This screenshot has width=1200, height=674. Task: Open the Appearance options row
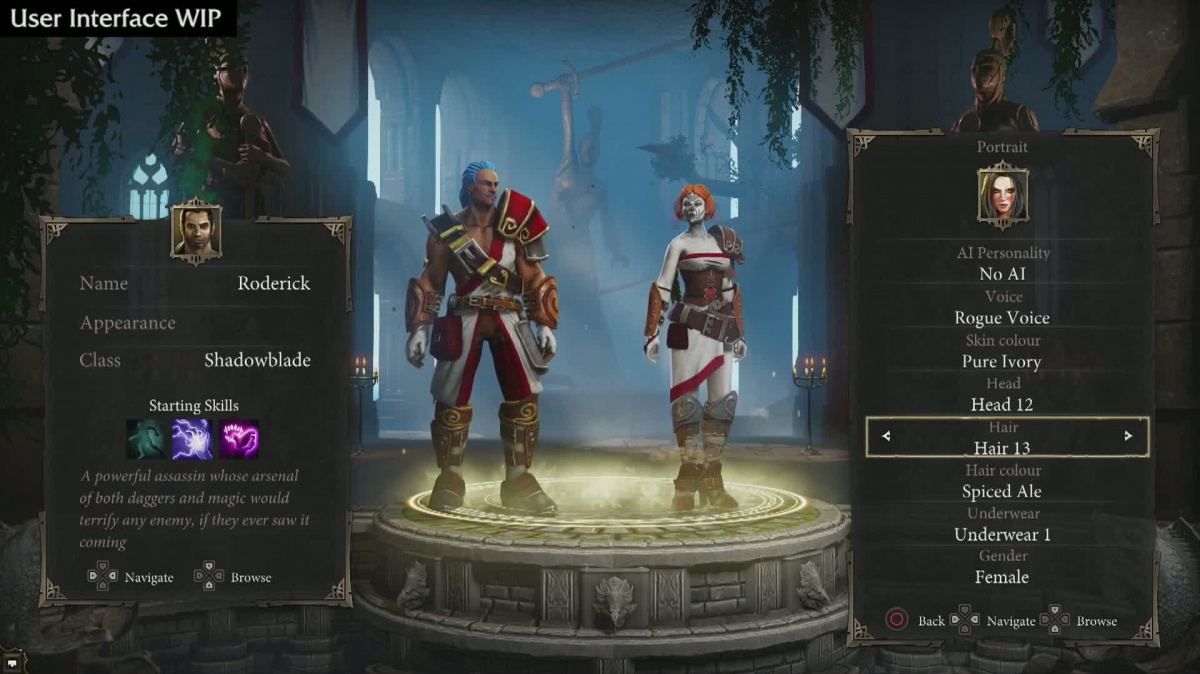(195, 323)
